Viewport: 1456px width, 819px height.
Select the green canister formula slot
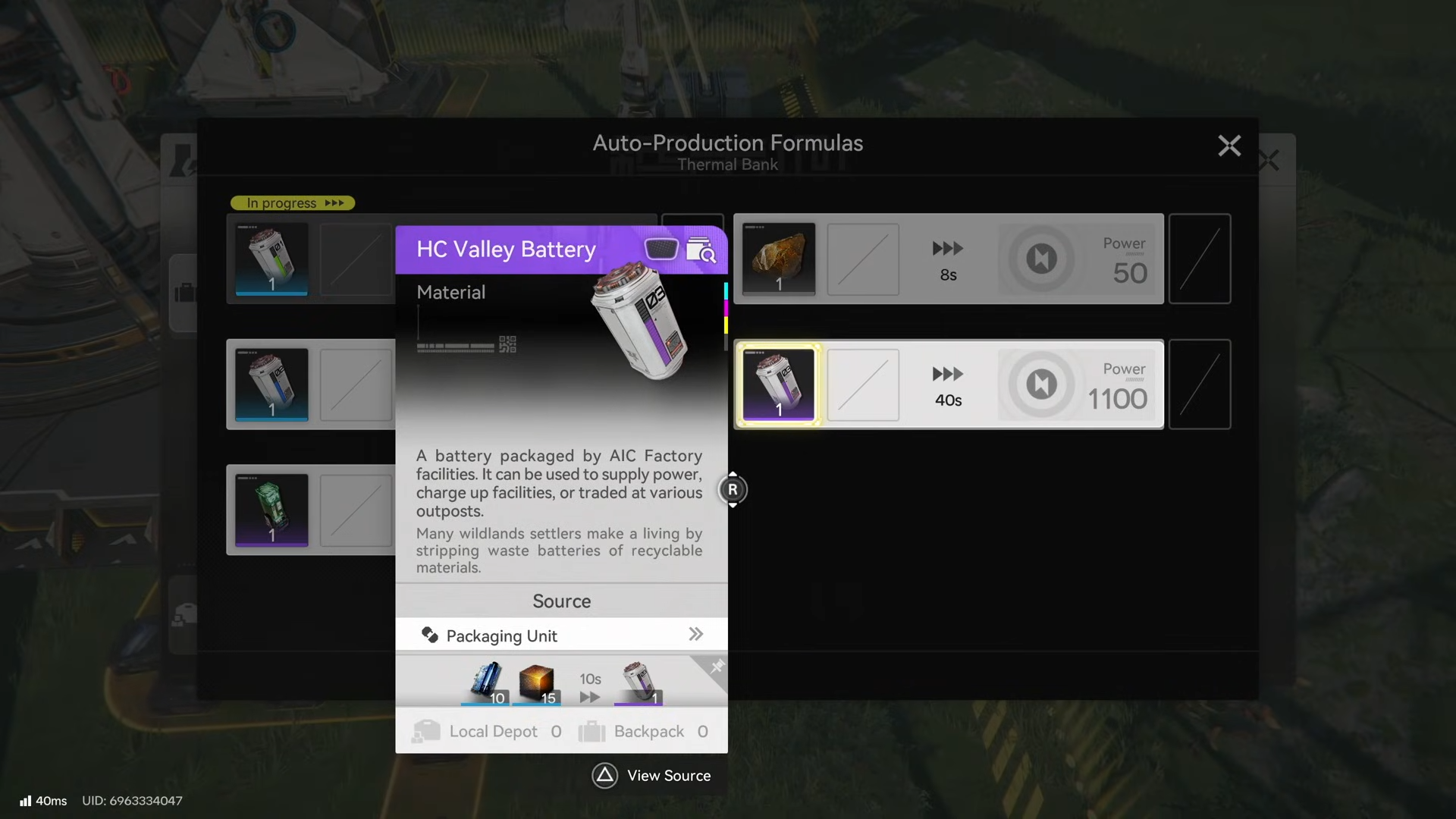tap(271, 510)
